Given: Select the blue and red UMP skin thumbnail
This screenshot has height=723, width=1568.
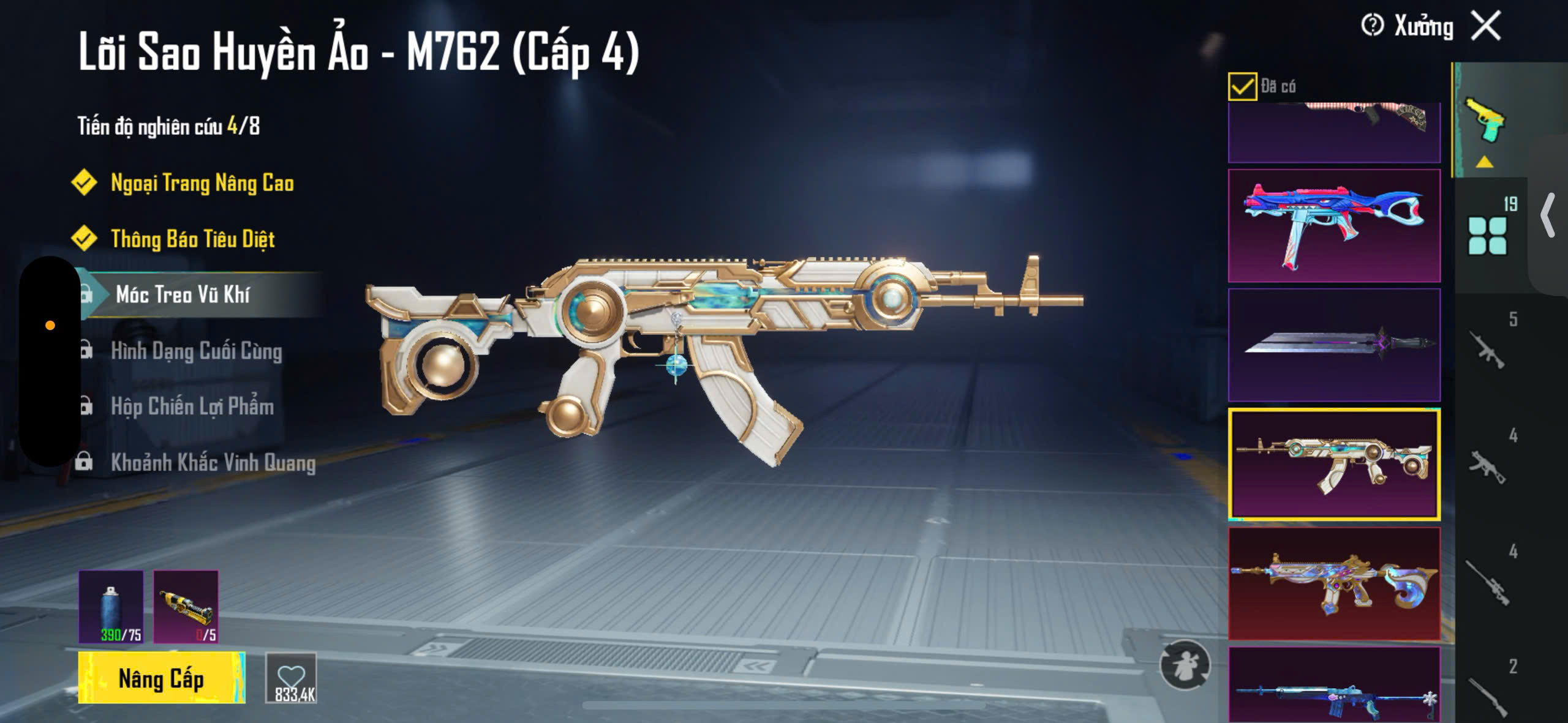Looking at the screenshot, I should (x=1334, y=225).
